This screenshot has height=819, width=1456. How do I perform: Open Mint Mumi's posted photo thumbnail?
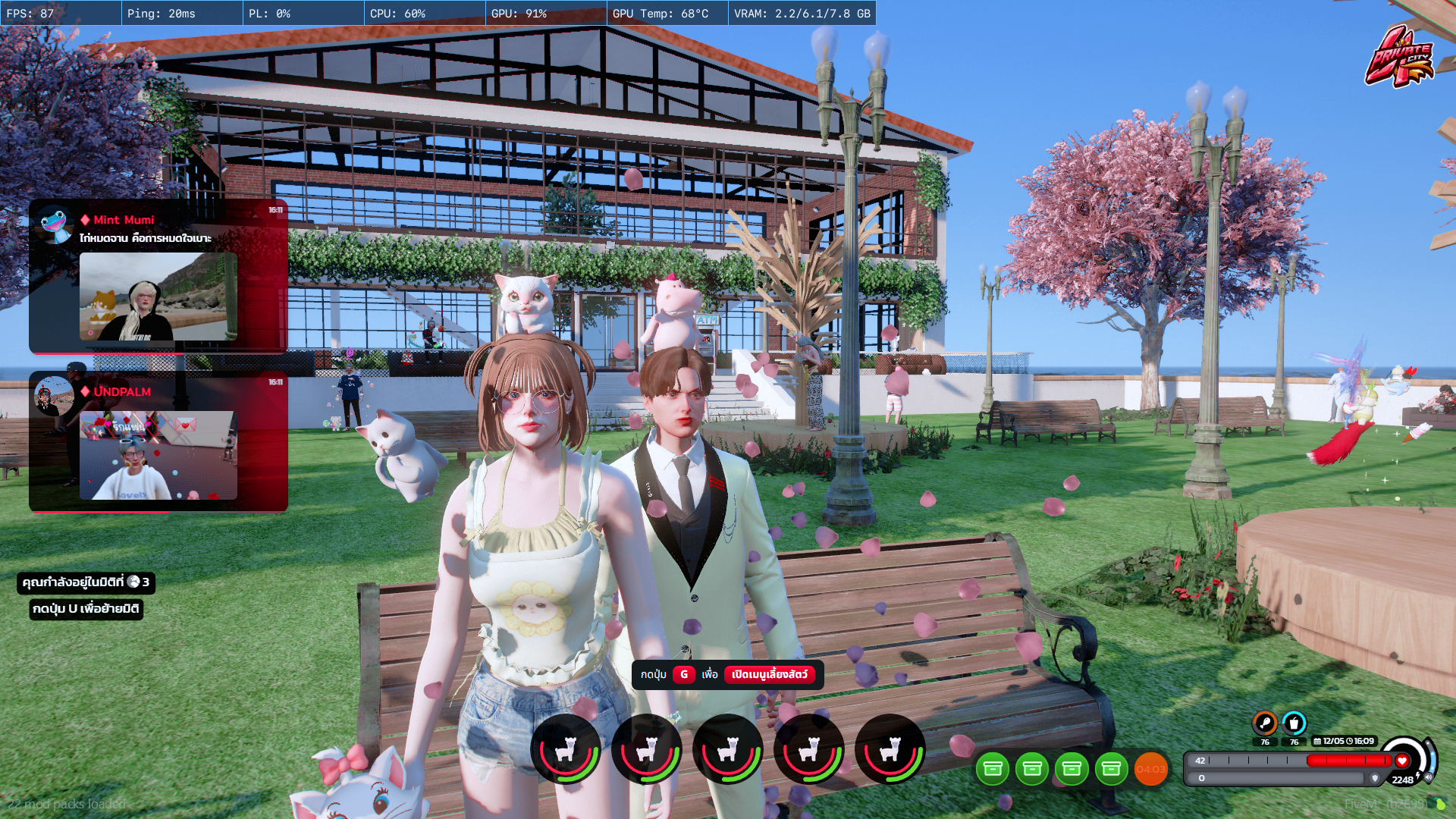tap(158, 297)
